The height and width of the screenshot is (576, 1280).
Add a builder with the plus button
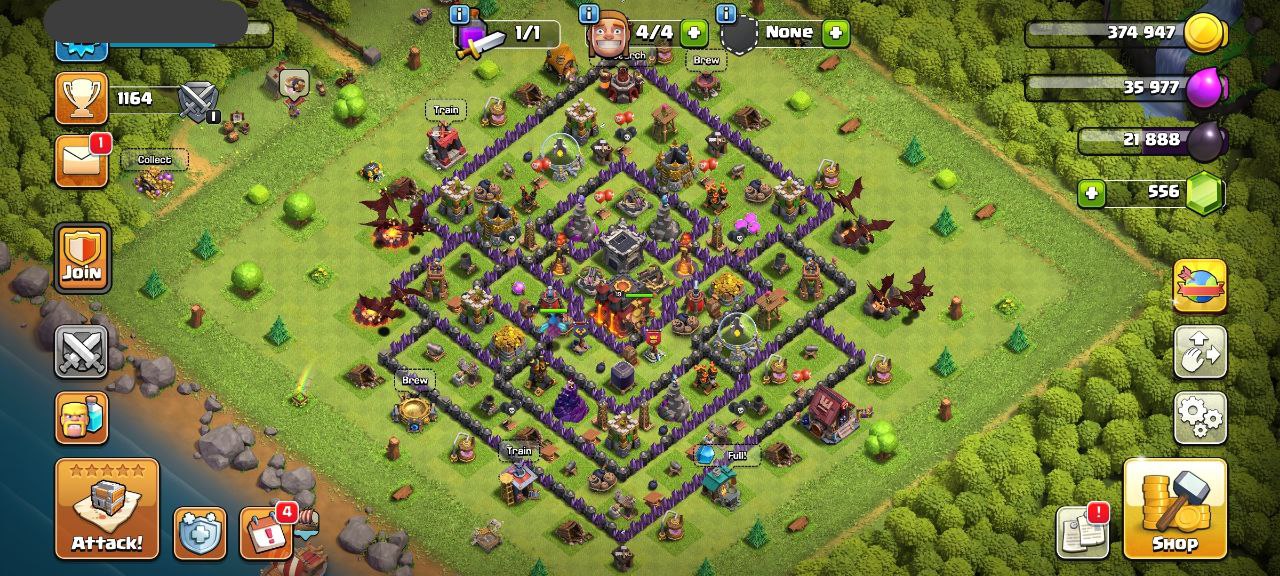point(693,33)
